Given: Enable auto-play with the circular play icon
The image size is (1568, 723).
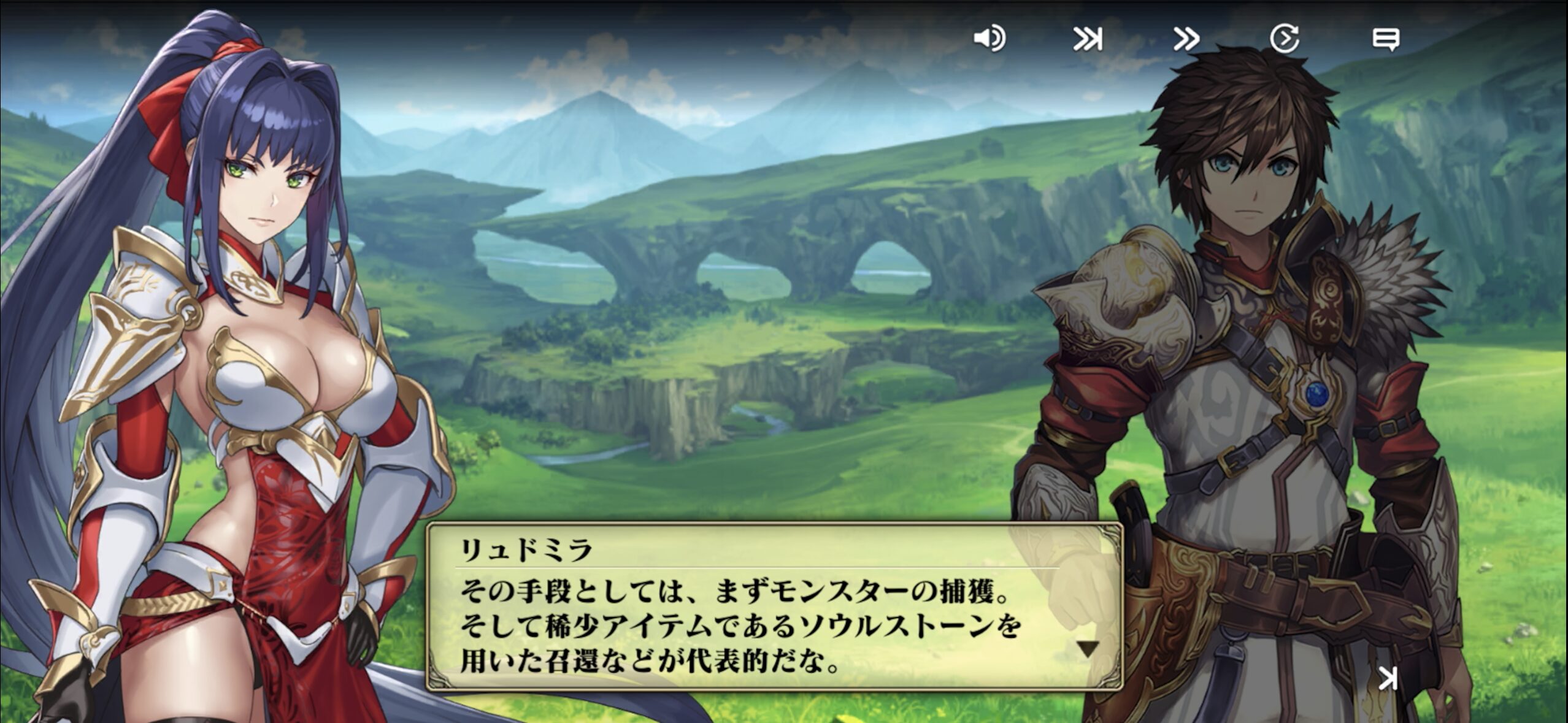Looking at the screenshot, I should coord(1284,39).
